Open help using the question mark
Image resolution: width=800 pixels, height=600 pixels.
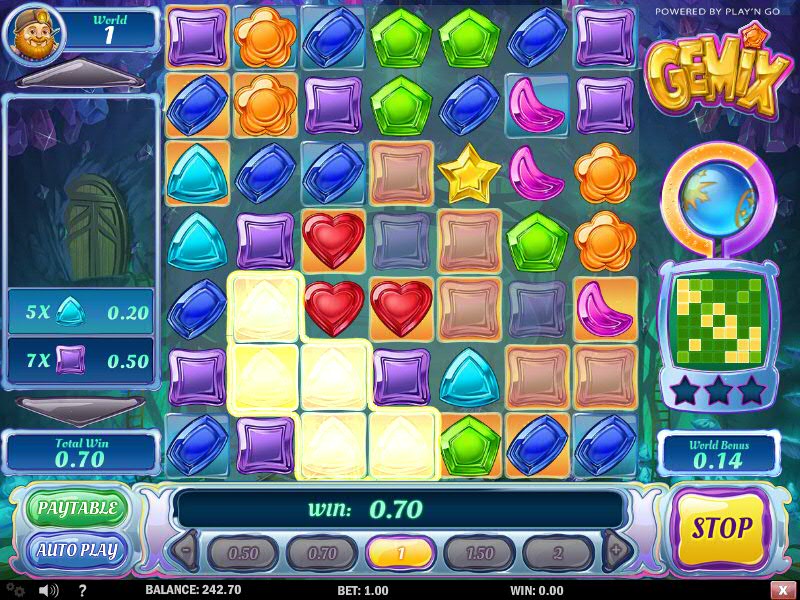pos(82,591)
